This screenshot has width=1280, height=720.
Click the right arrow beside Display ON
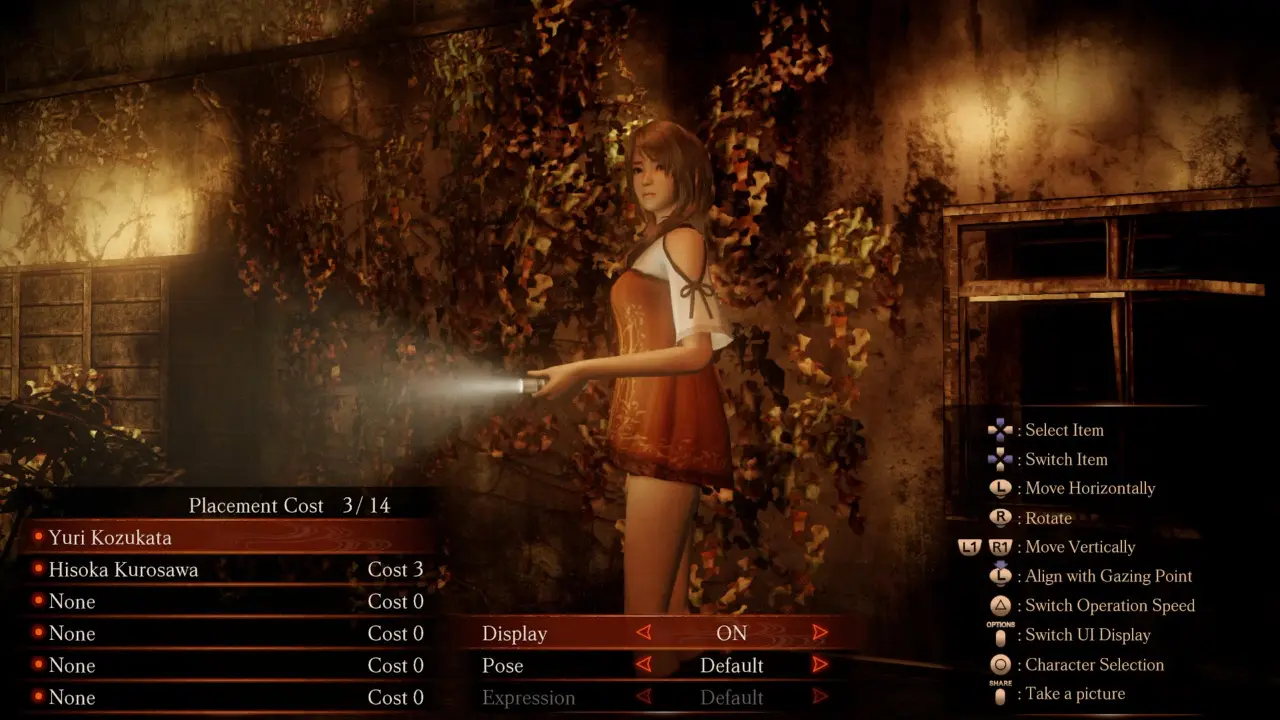pyautogui.click(x=820, y=633)
